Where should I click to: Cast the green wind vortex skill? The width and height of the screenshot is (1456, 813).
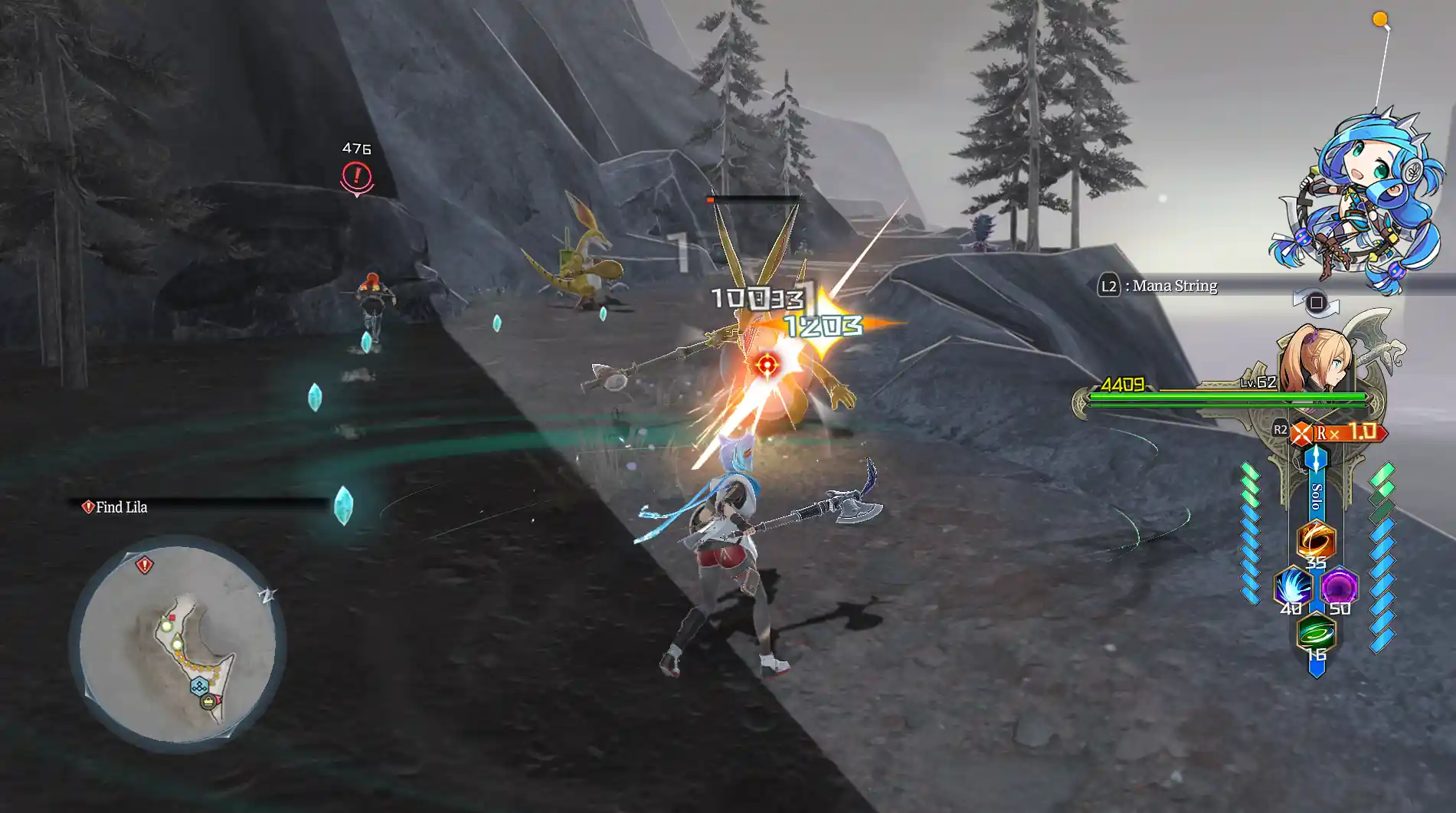pyautogui.click(x=1316, y=634)
